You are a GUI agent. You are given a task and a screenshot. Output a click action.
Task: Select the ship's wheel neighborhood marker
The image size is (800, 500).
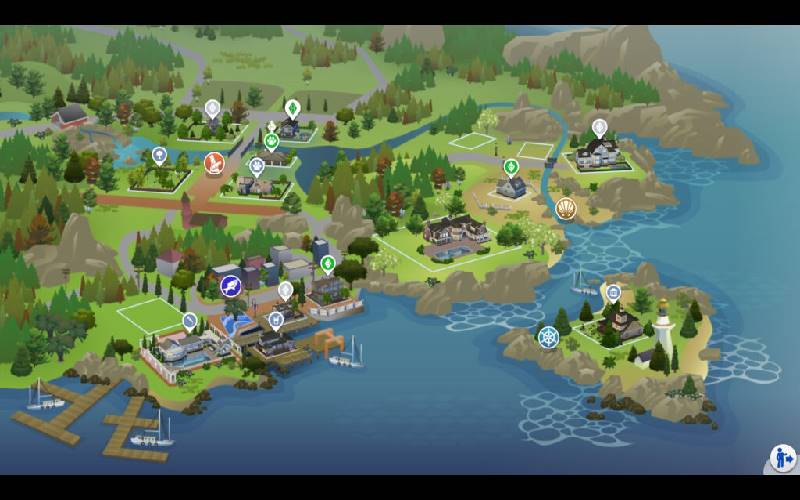pyautogui.click(x=549, y=337)
